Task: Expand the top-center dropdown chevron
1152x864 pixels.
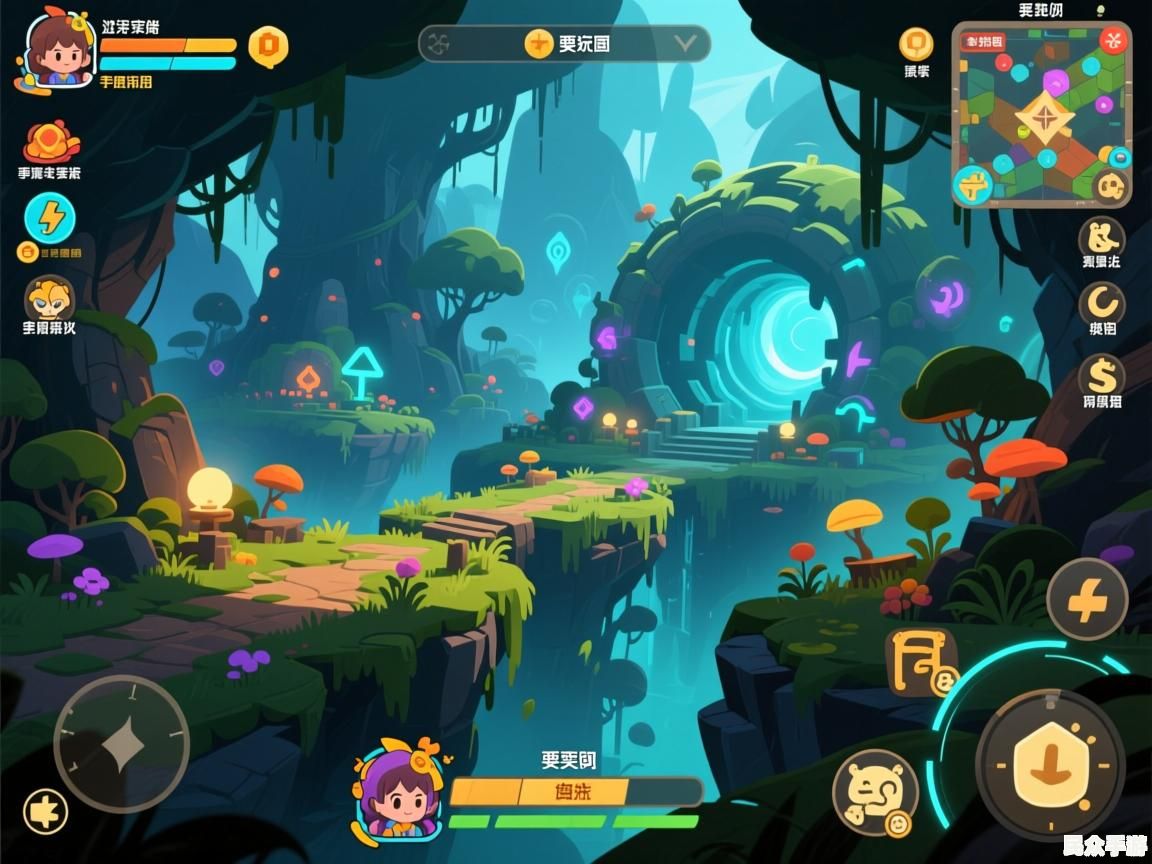Action: click(685, 43)
